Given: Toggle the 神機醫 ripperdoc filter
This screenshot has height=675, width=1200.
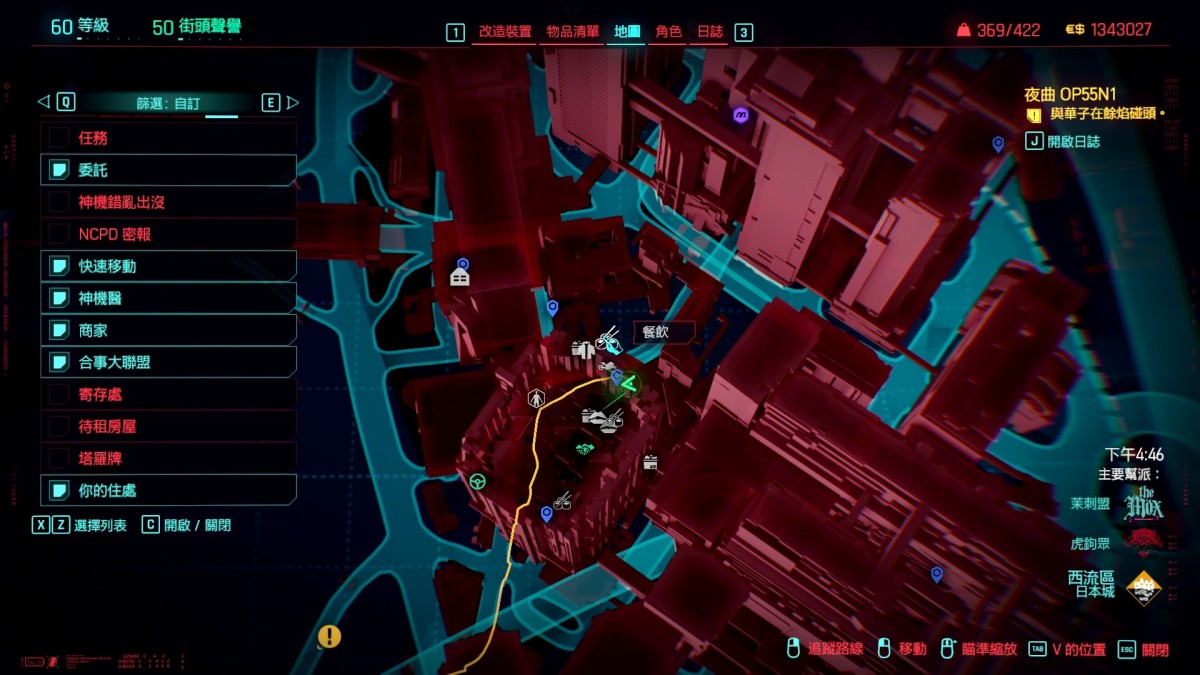Looking at the screenshot, I should pos(60,298).
